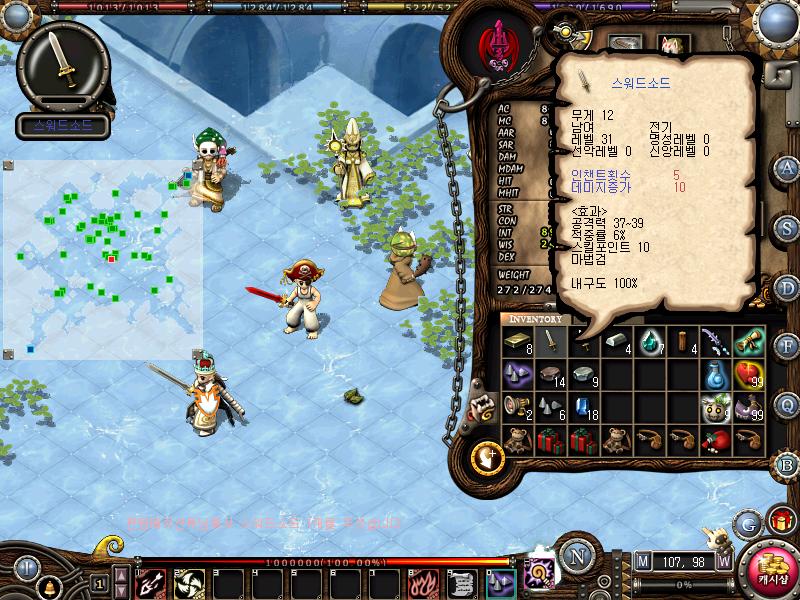Switch to the Inventory tab

(x=535, y=319)
